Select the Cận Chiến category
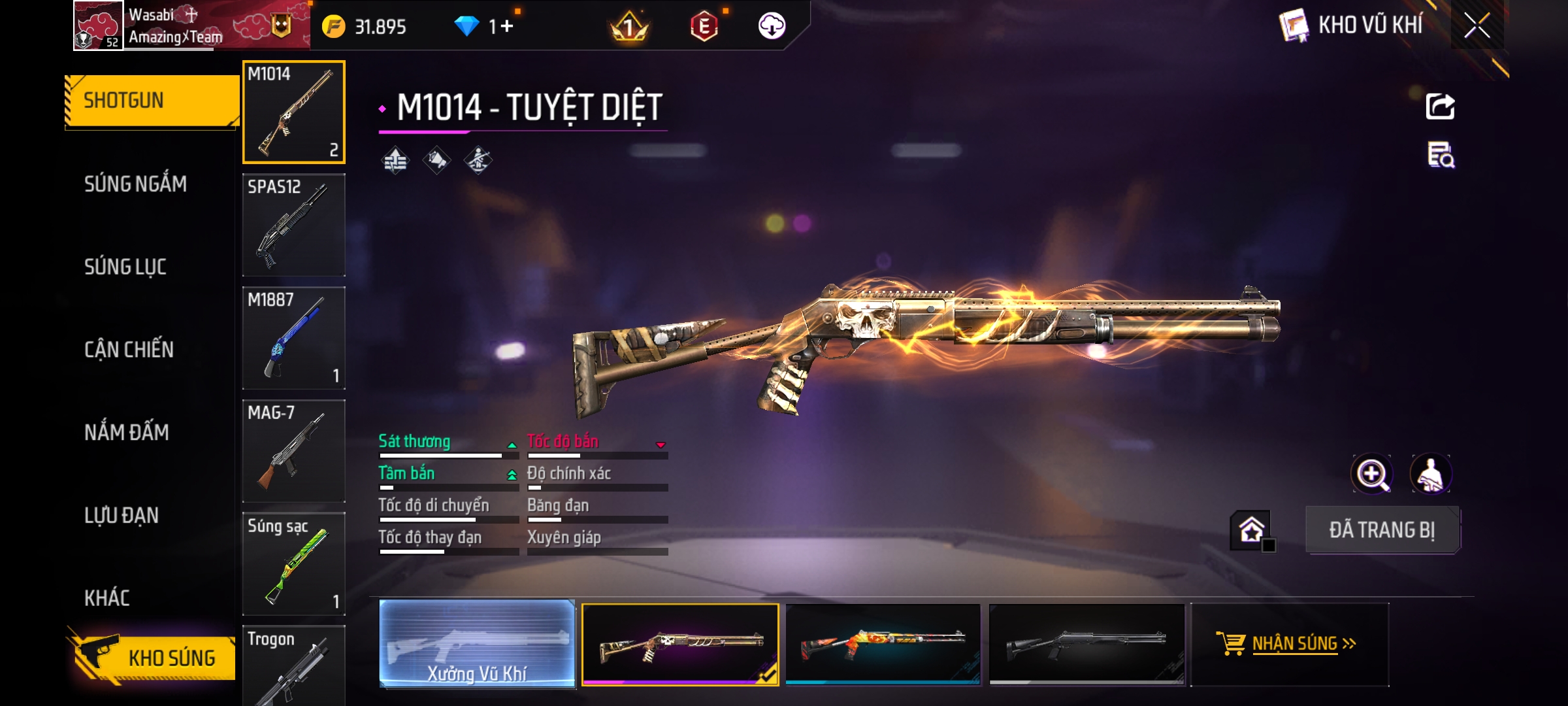The width and height of the screenshot is (1568, 706). pyautogui.click(x=129, y=350)
